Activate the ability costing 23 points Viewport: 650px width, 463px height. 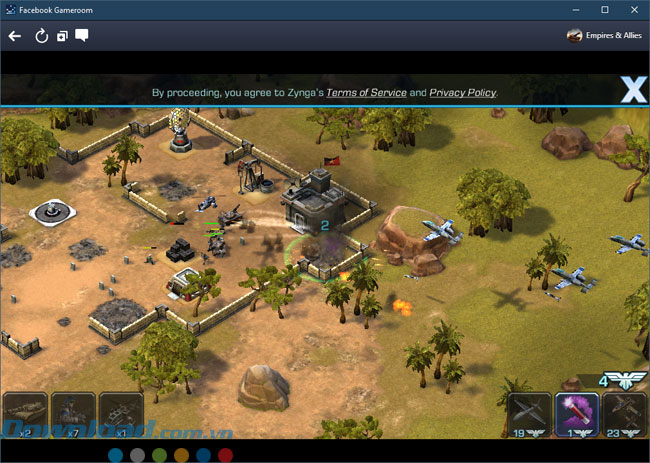pyautogui.click(x=625, y=414)
